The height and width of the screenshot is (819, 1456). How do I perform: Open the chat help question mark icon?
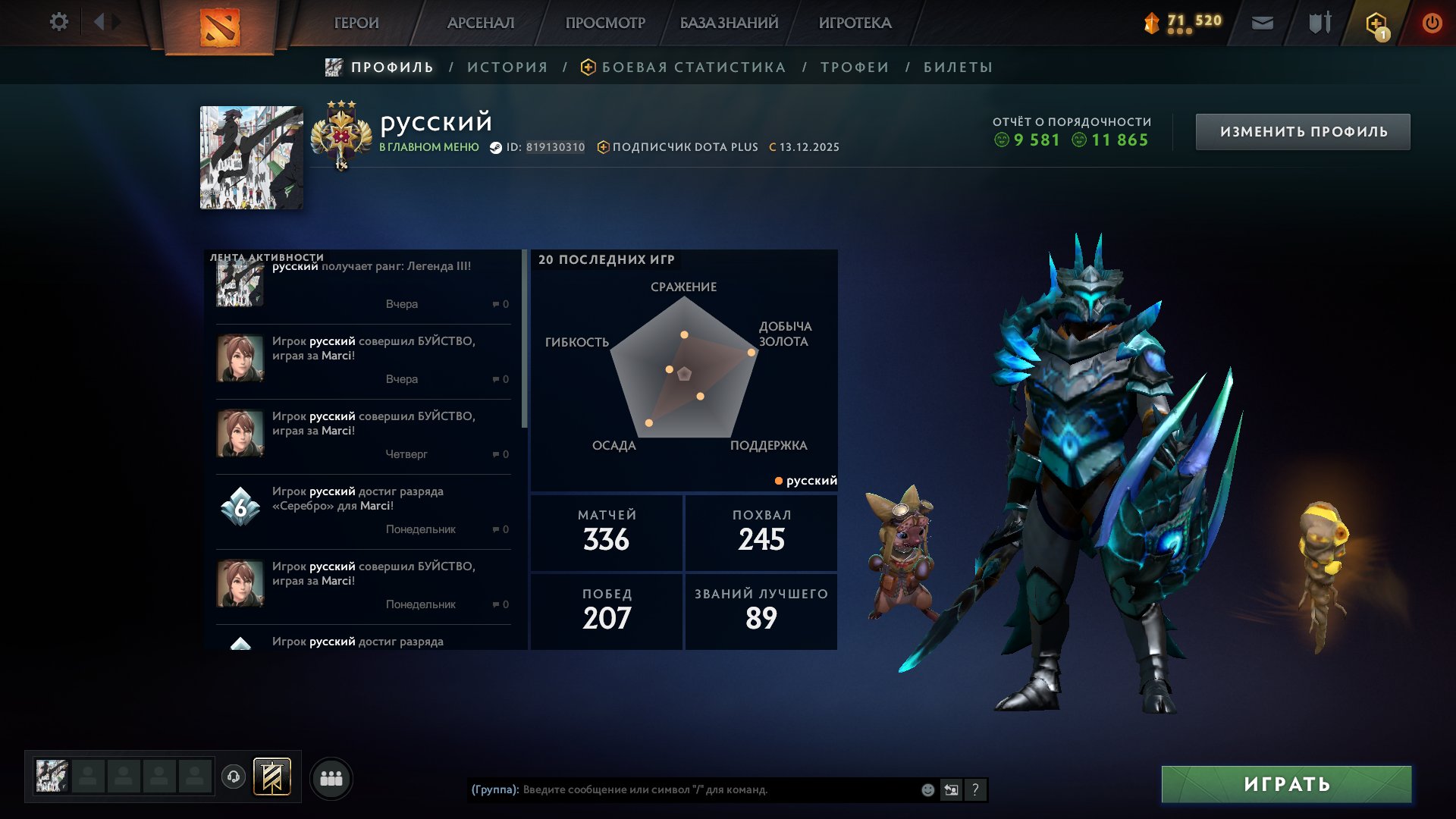point(975,789)
